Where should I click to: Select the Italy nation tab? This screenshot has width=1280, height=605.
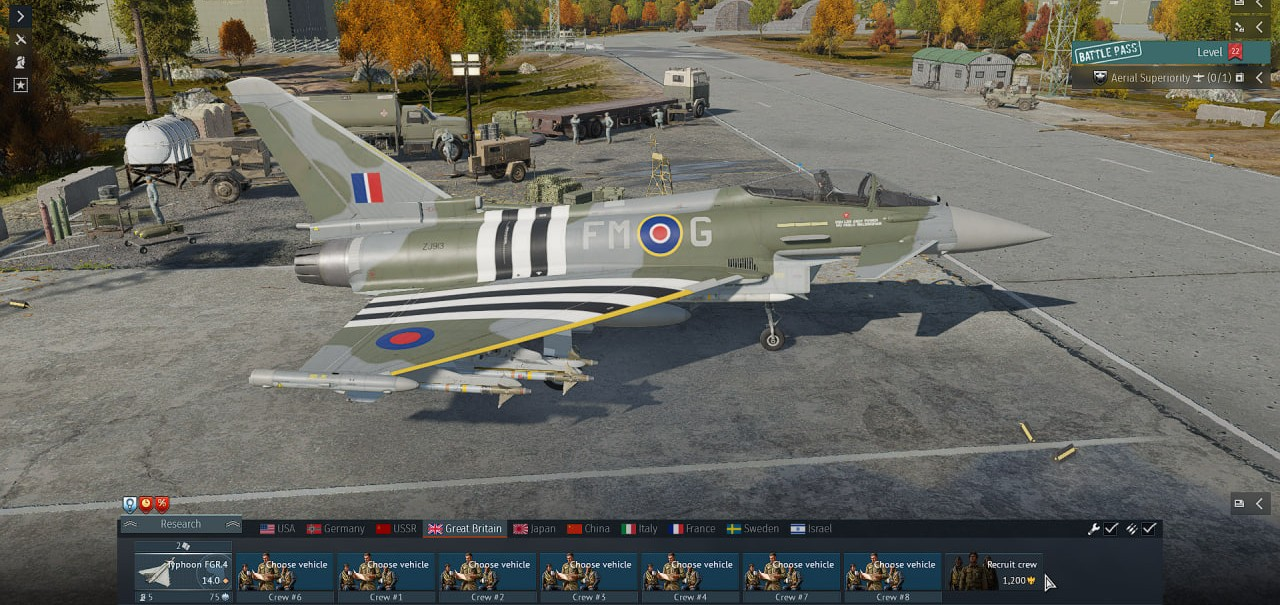(x=640, y=529)
